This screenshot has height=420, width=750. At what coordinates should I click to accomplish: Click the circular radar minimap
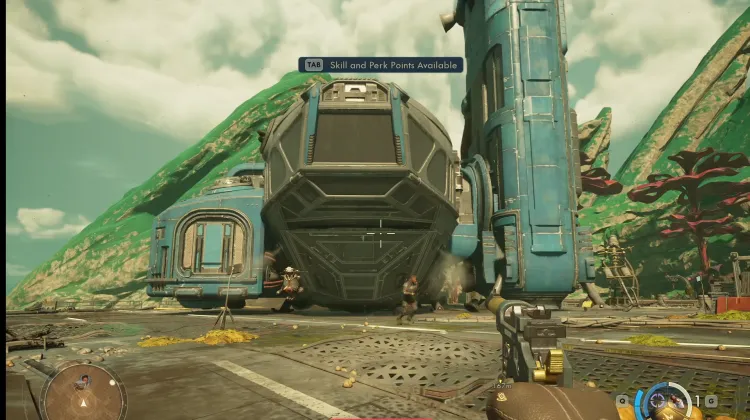(x=84, y=391)
